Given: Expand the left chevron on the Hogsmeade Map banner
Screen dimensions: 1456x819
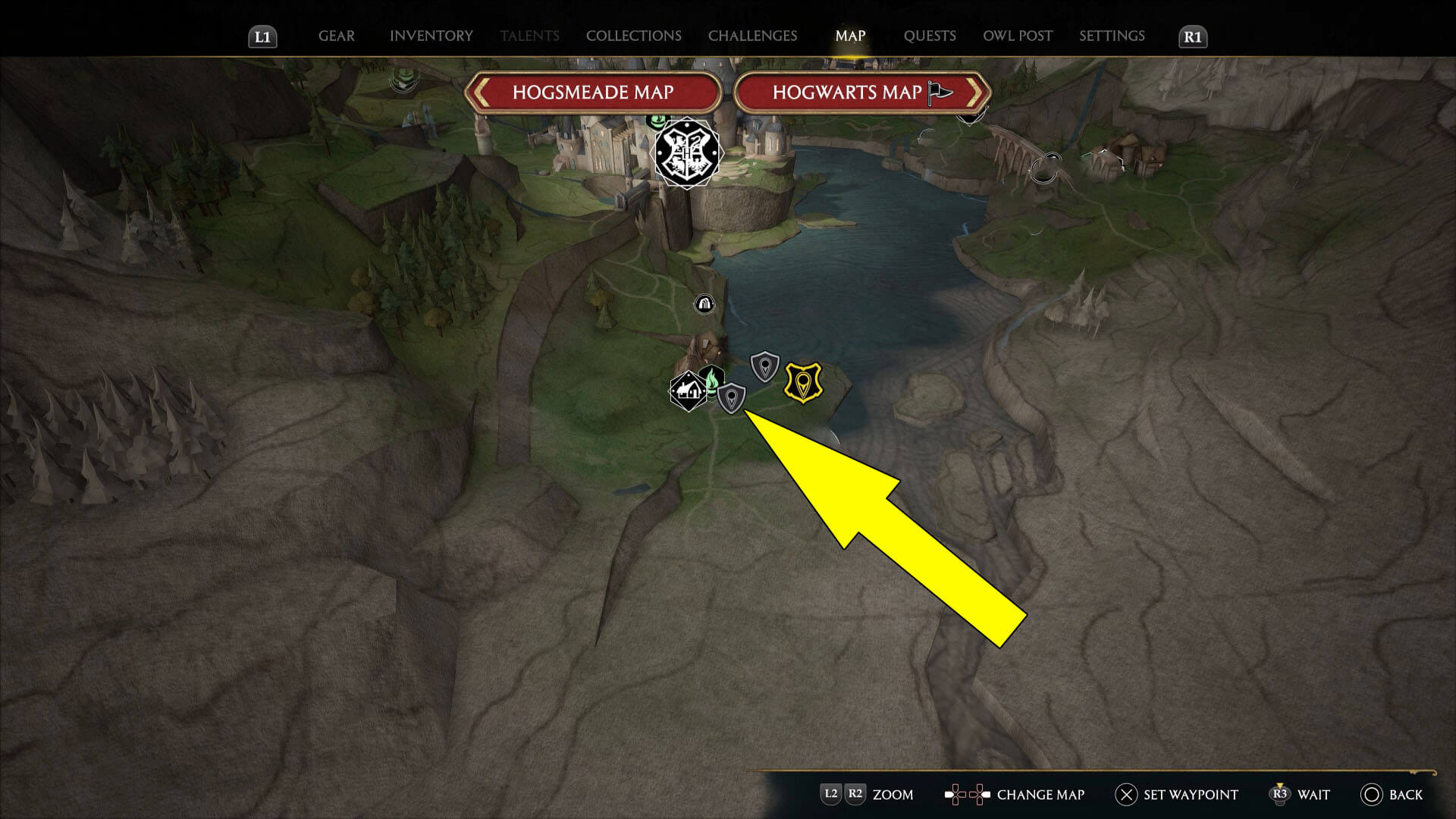Looking at the screenshot, I should [482, 93].
